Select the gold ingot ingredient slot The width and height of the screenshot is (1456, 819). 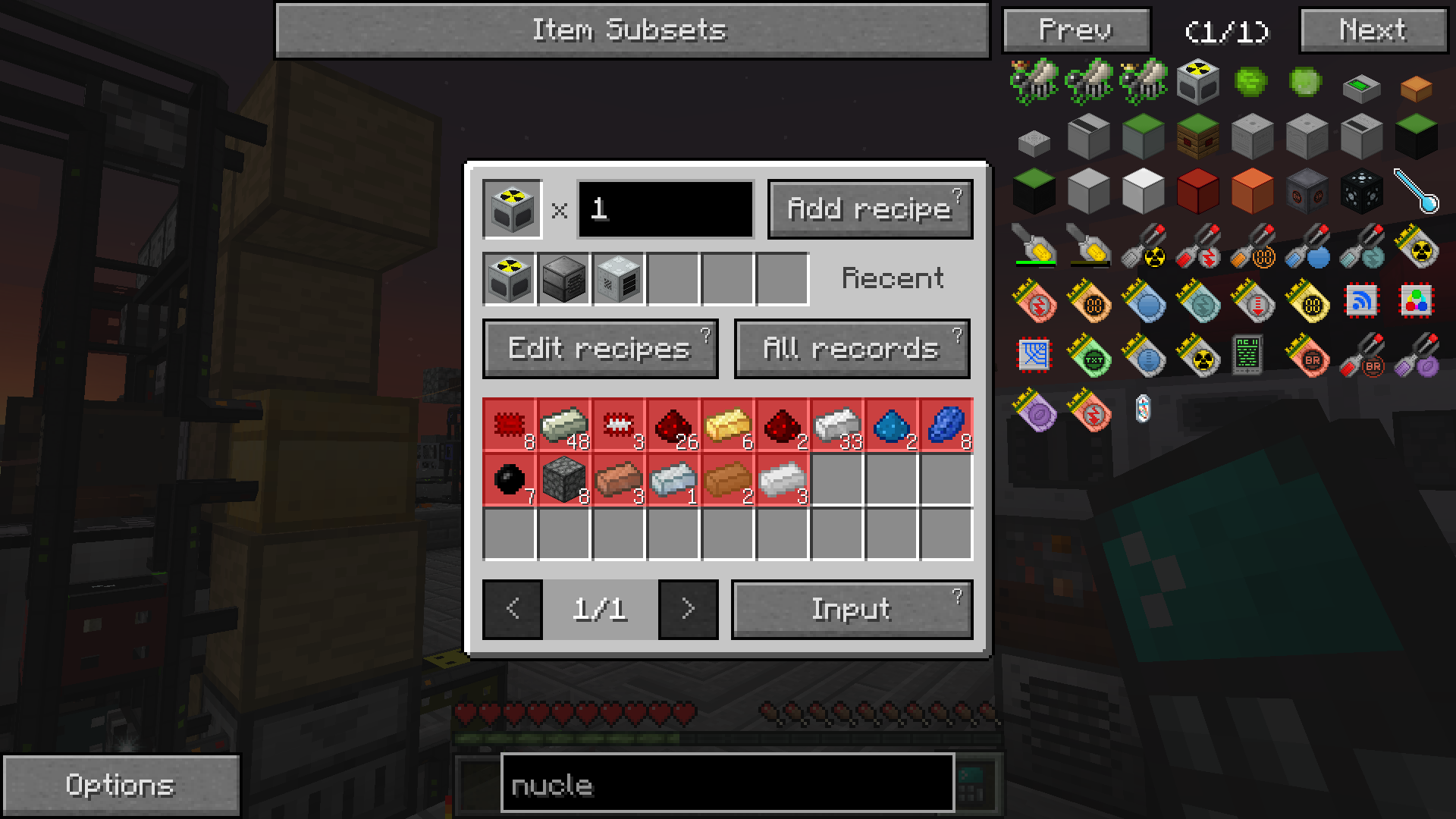click(x=727, y=425)
